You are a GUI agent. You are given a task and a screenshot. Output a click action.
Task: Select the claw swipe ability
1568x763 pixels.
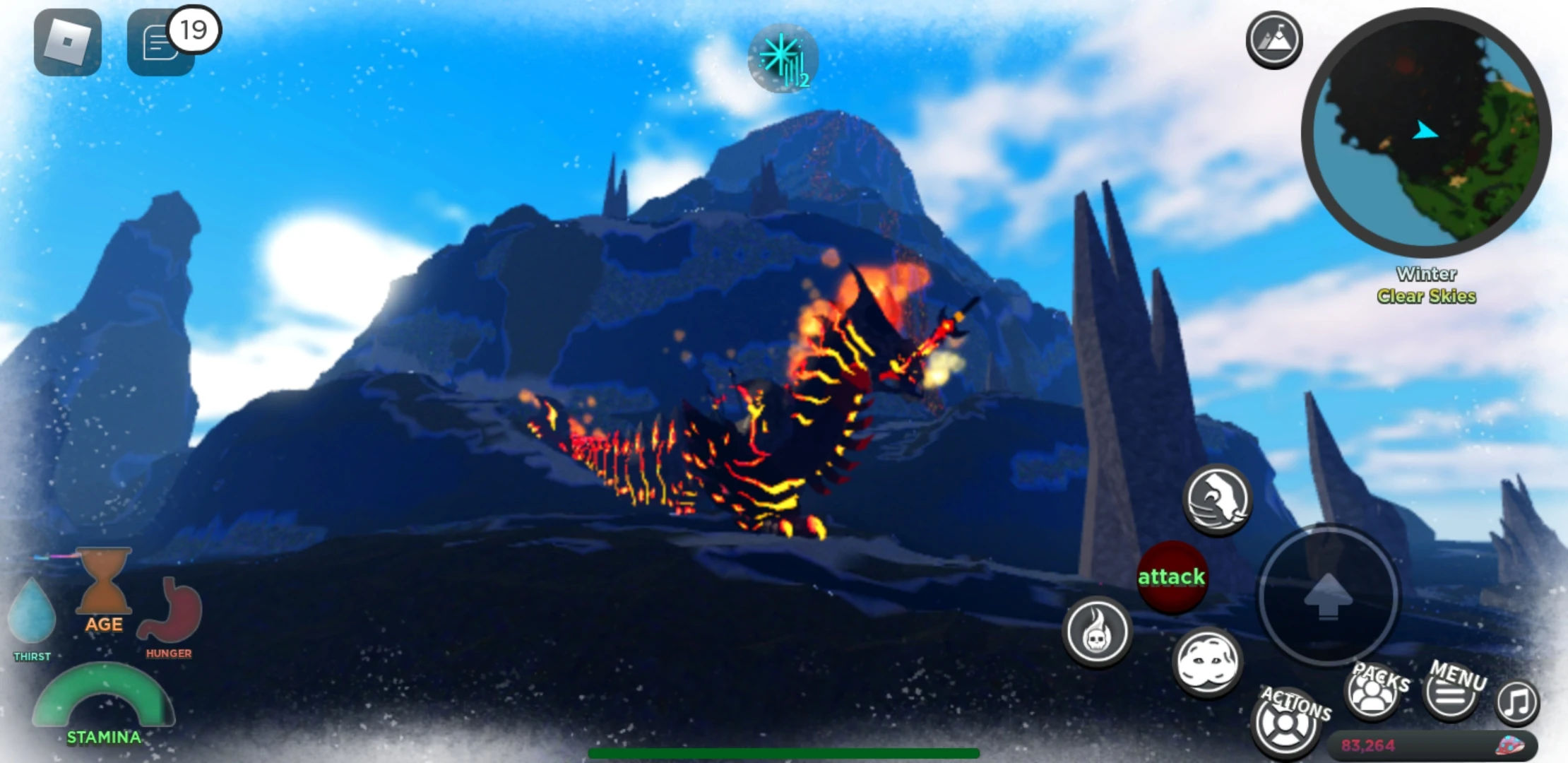pos(1216,499)
